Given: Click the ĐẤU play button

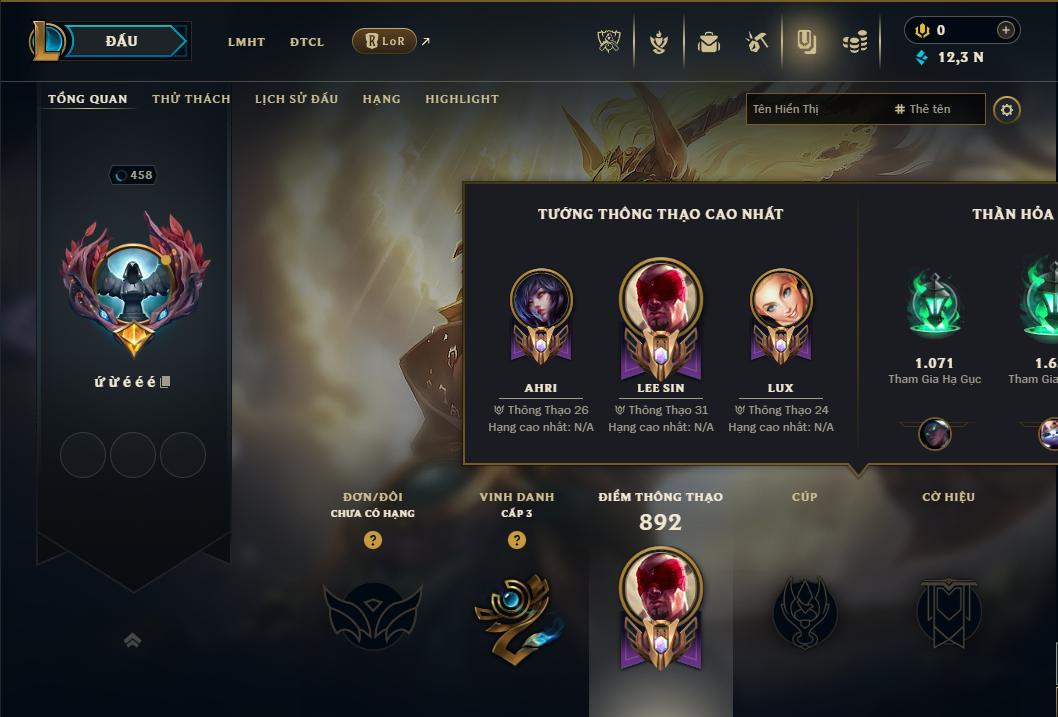Looking at the screenshot, I should coord(122,41).
